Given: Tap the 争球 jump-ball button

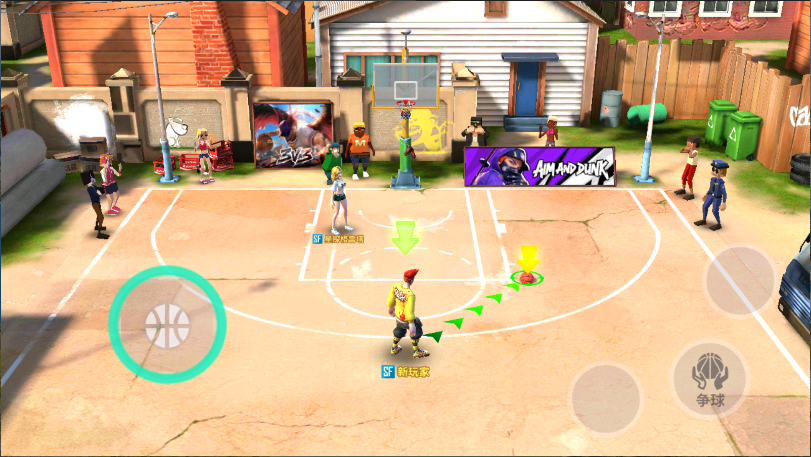Looking at the screenshot, I should tap(709, 379).
